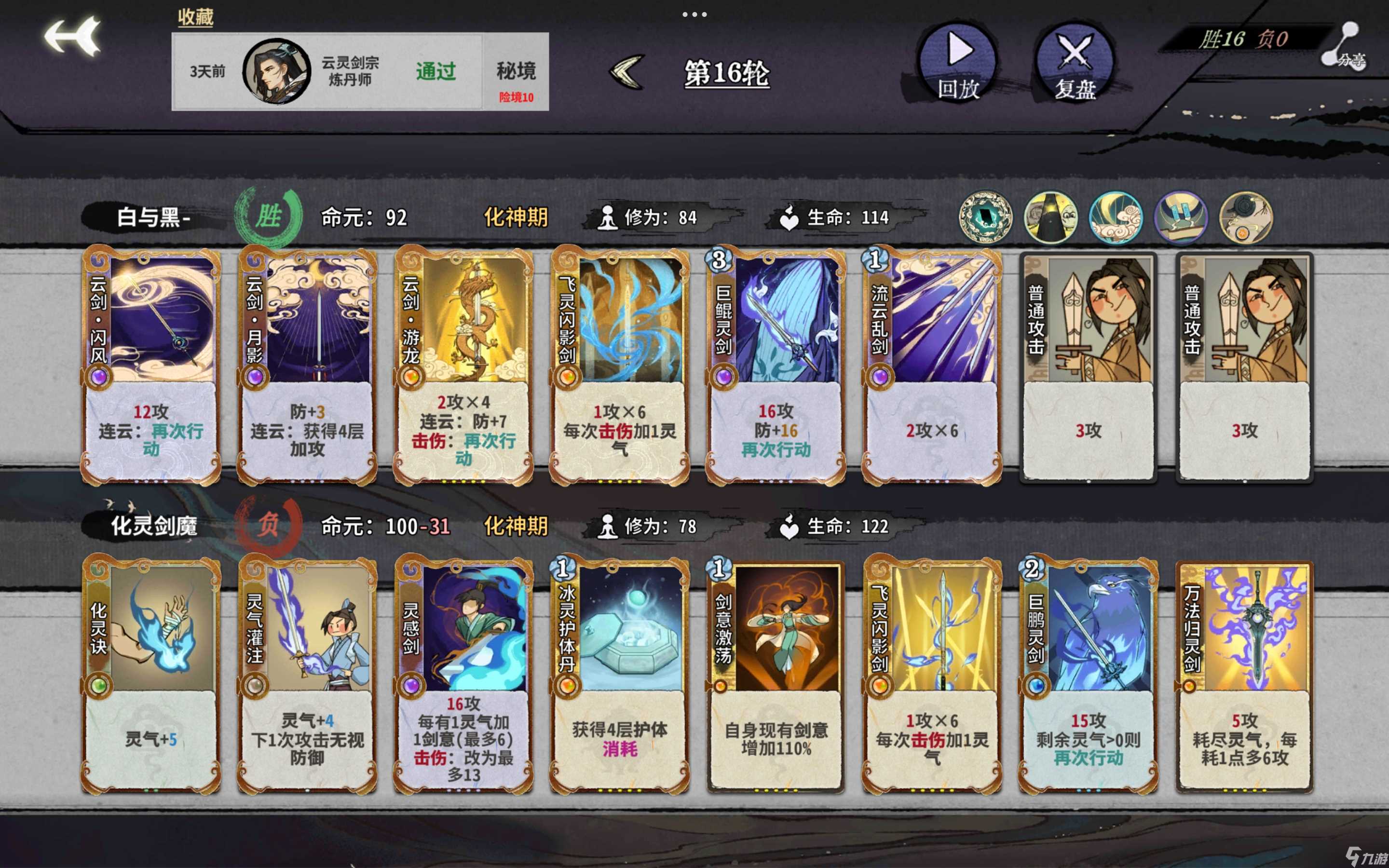The width and height of the screenshot is (1389, 868).
Task: View the 化灵诀 card
Action: (x=151, y=675)
